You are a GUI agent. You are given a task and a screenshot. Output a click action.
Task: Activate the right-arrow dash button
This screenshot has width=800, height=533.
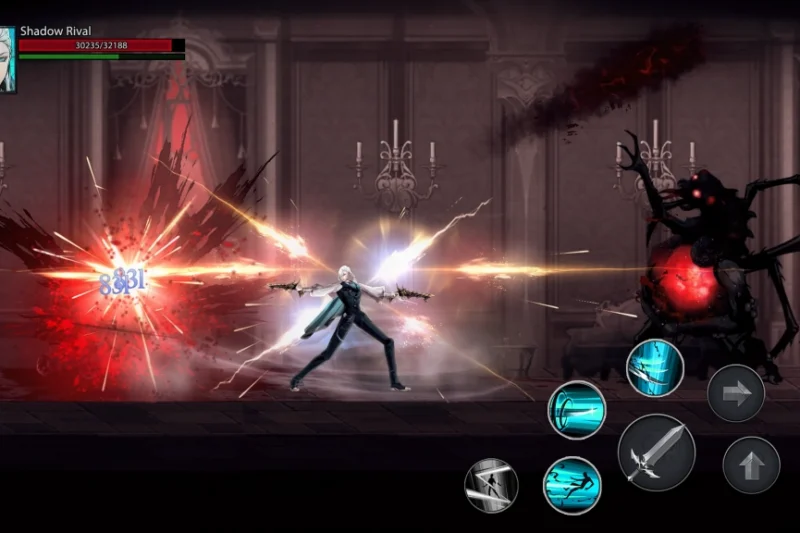(736, 393)
